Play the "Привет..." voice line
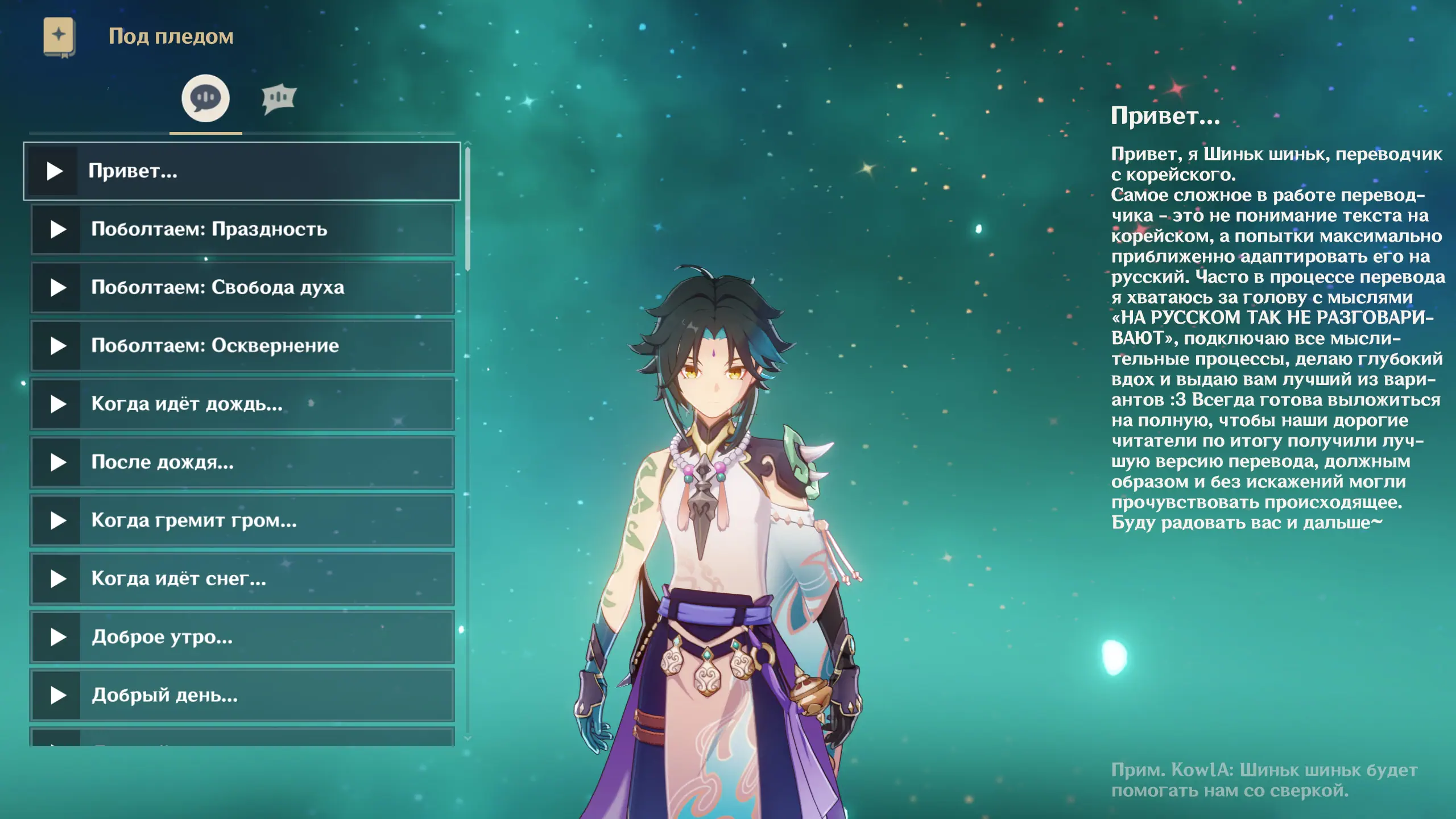1456x819 pixels. (55, 171)
